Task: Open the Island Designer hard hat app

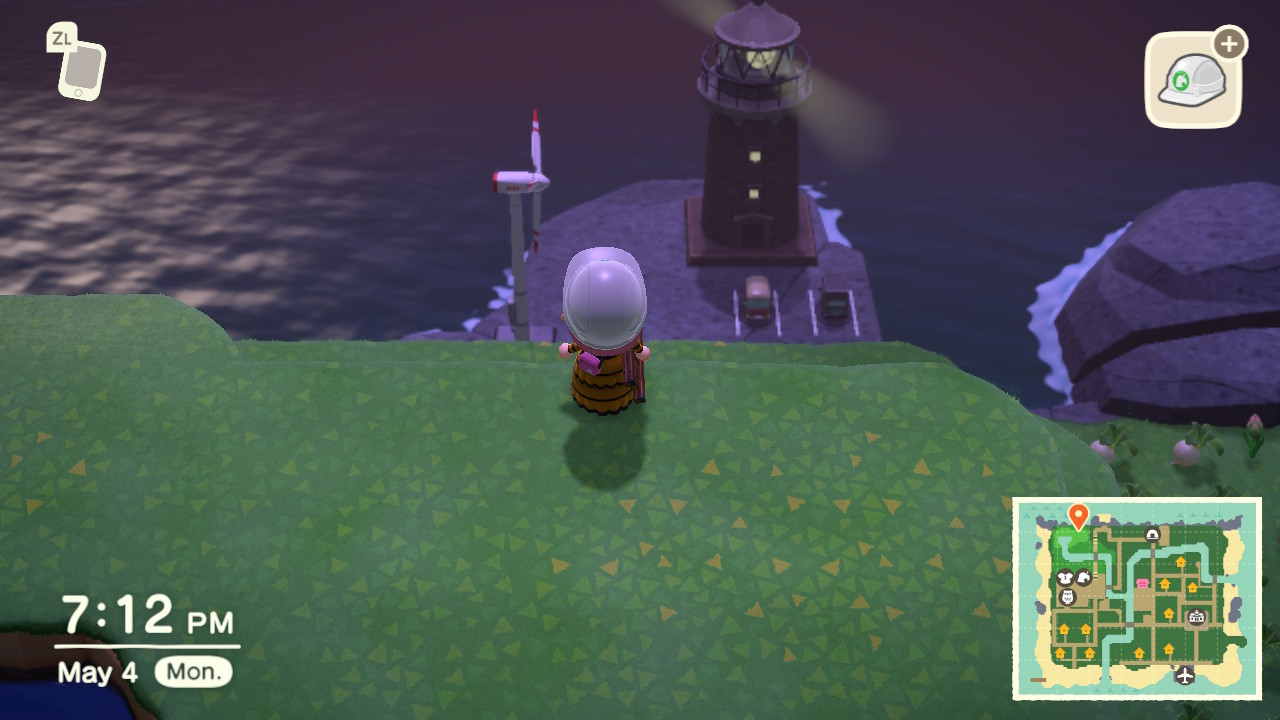Action: [1193, 81]
